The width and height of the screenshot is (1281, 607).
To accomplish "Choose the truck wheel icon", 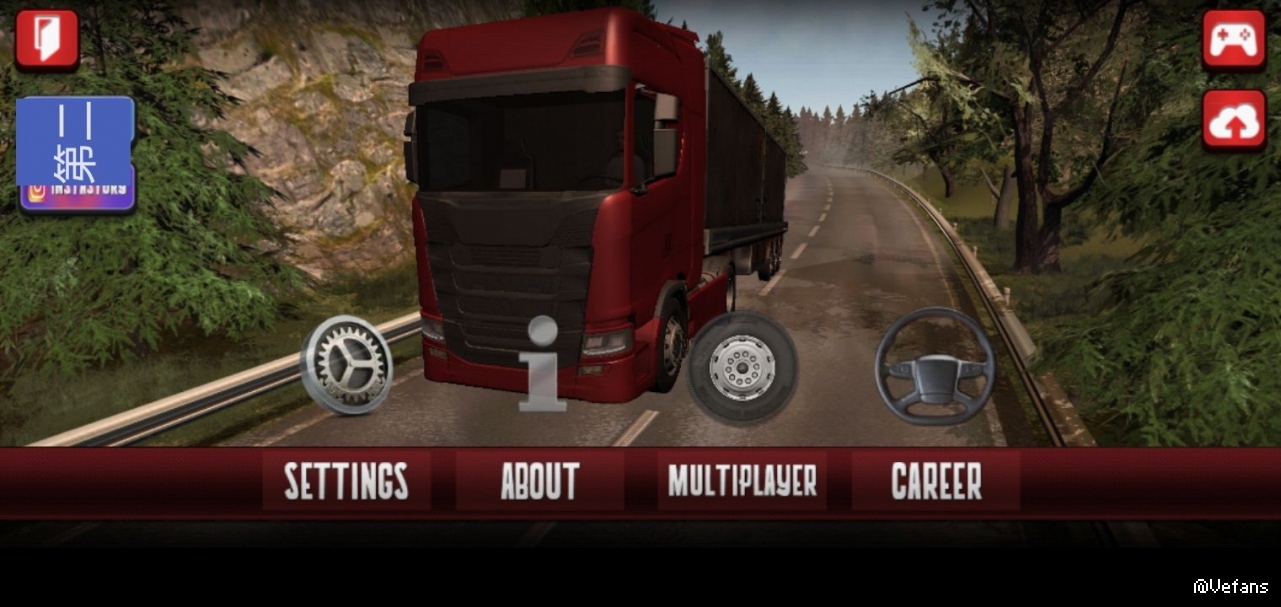I will tap(742, 366).
